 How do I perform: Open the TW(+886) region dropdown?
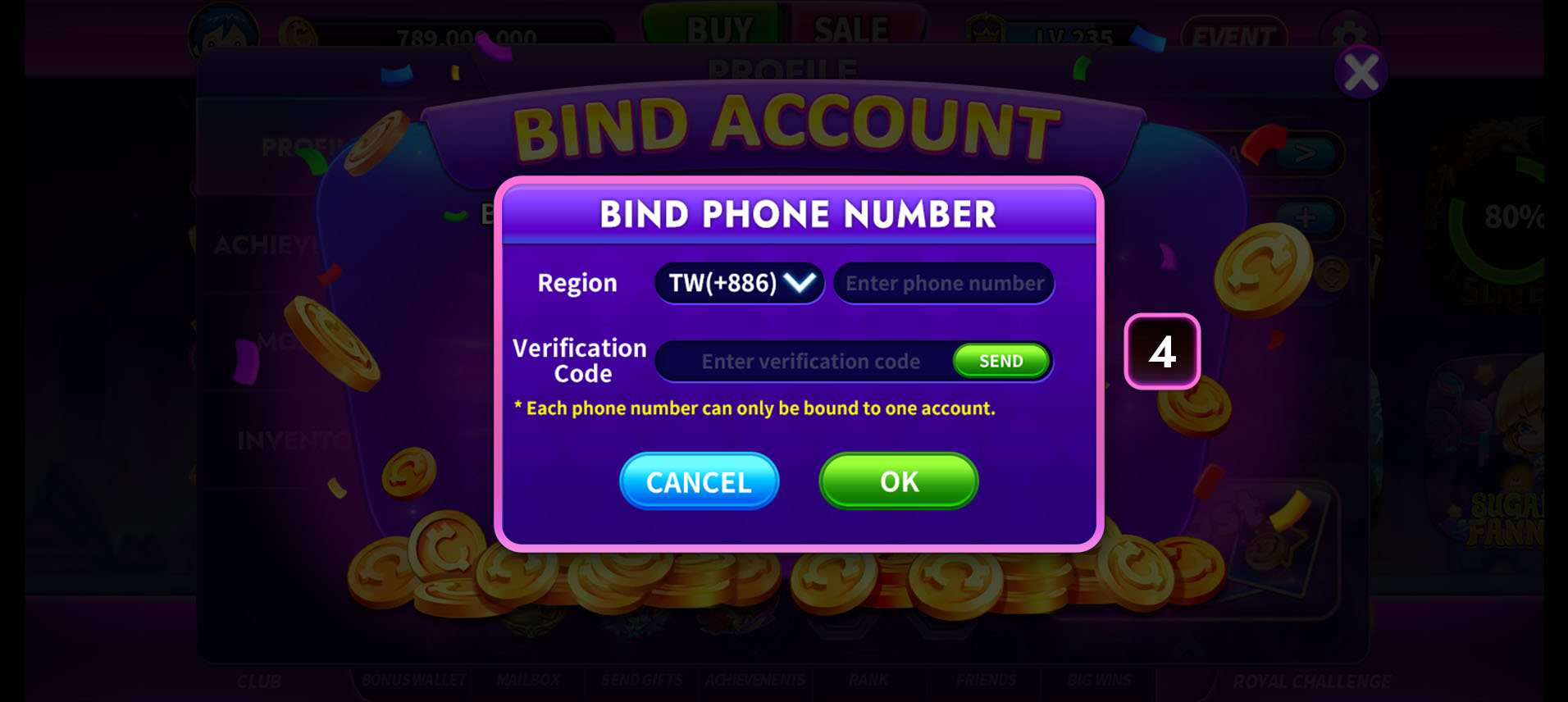[737, 282]
